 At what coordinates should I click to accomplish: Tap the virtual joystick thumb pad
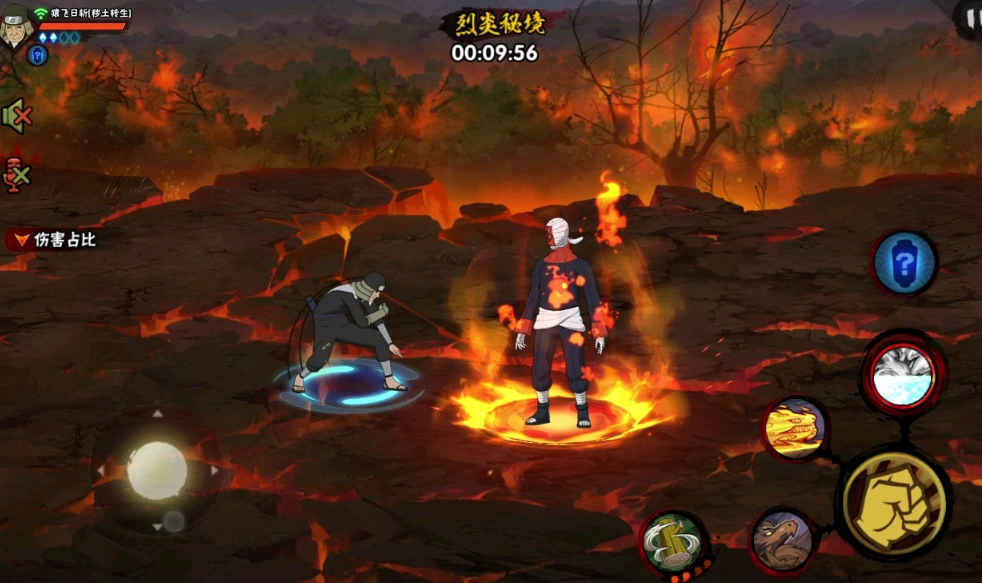[x=157, y=470]
